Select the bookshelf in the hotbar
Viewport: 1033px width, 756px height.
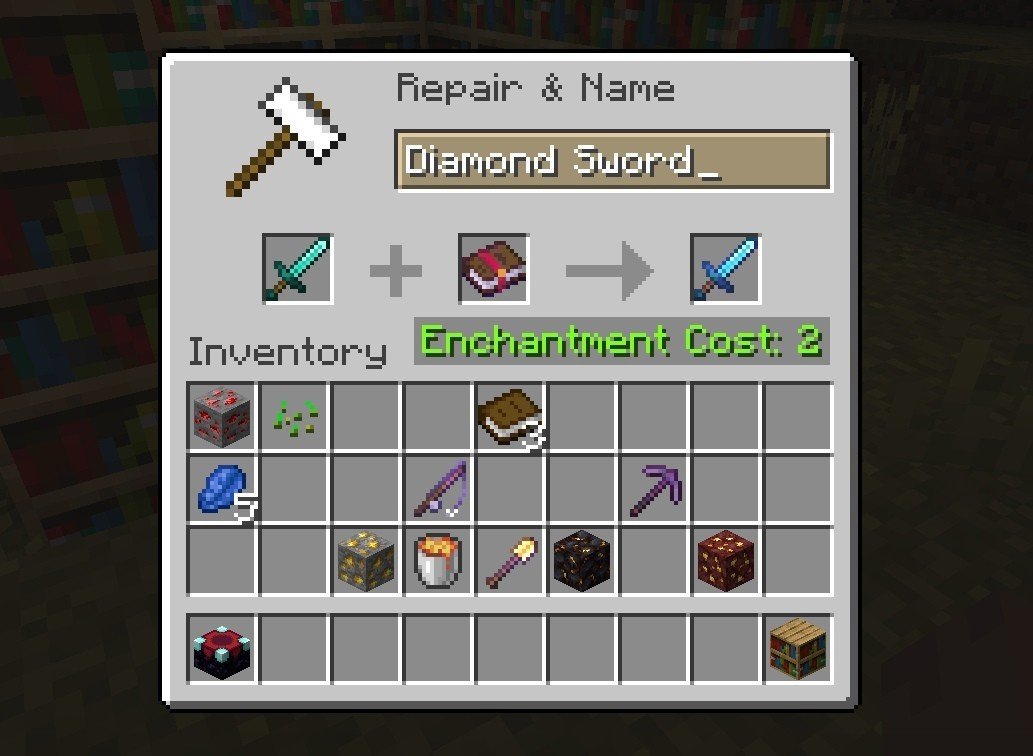pyautogui.click(x=798, y=649)
